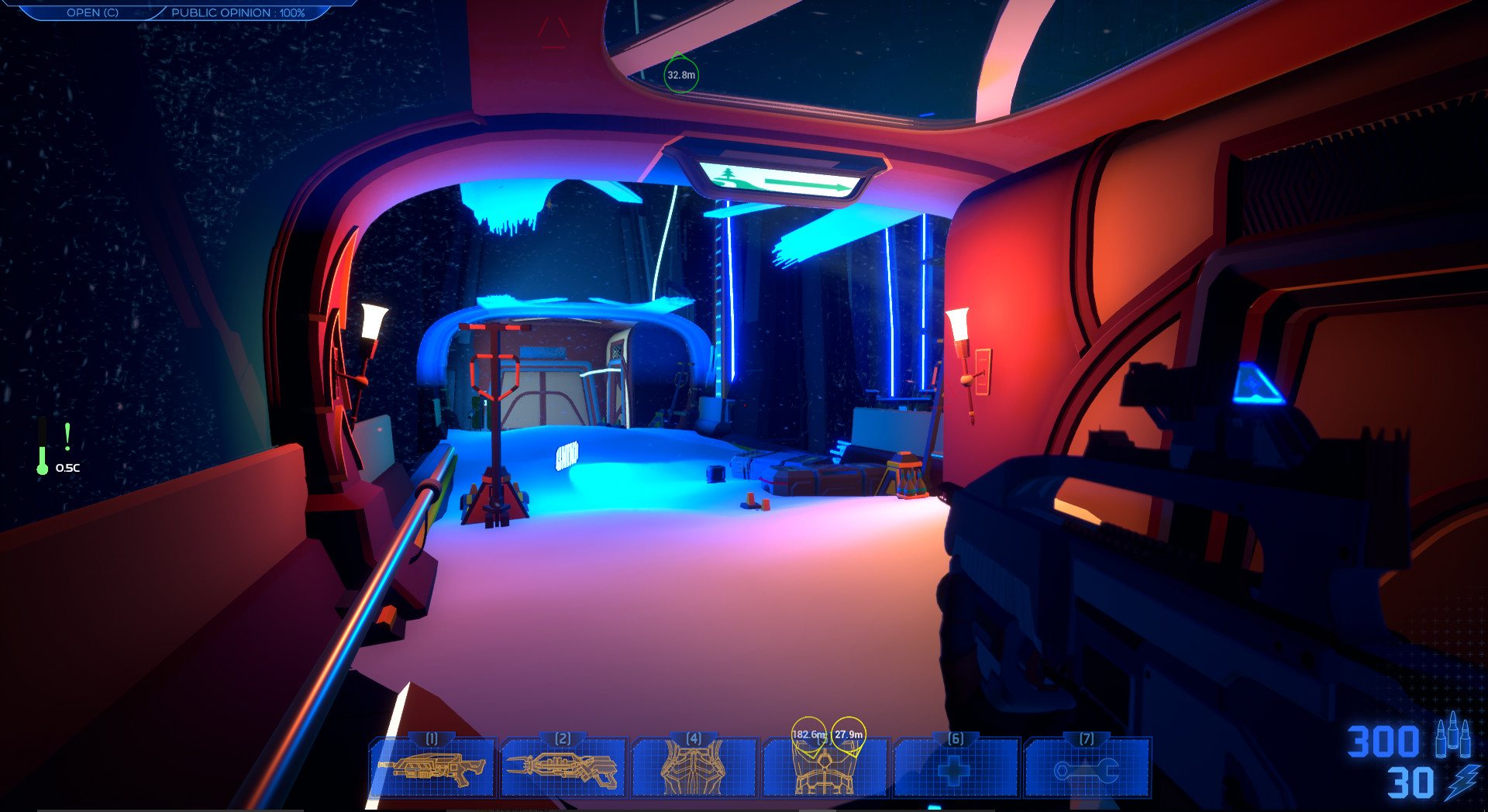Select the weapon in hotbar slot 2
Viewport: 1488px width, 812px height.
click(563, 767)
